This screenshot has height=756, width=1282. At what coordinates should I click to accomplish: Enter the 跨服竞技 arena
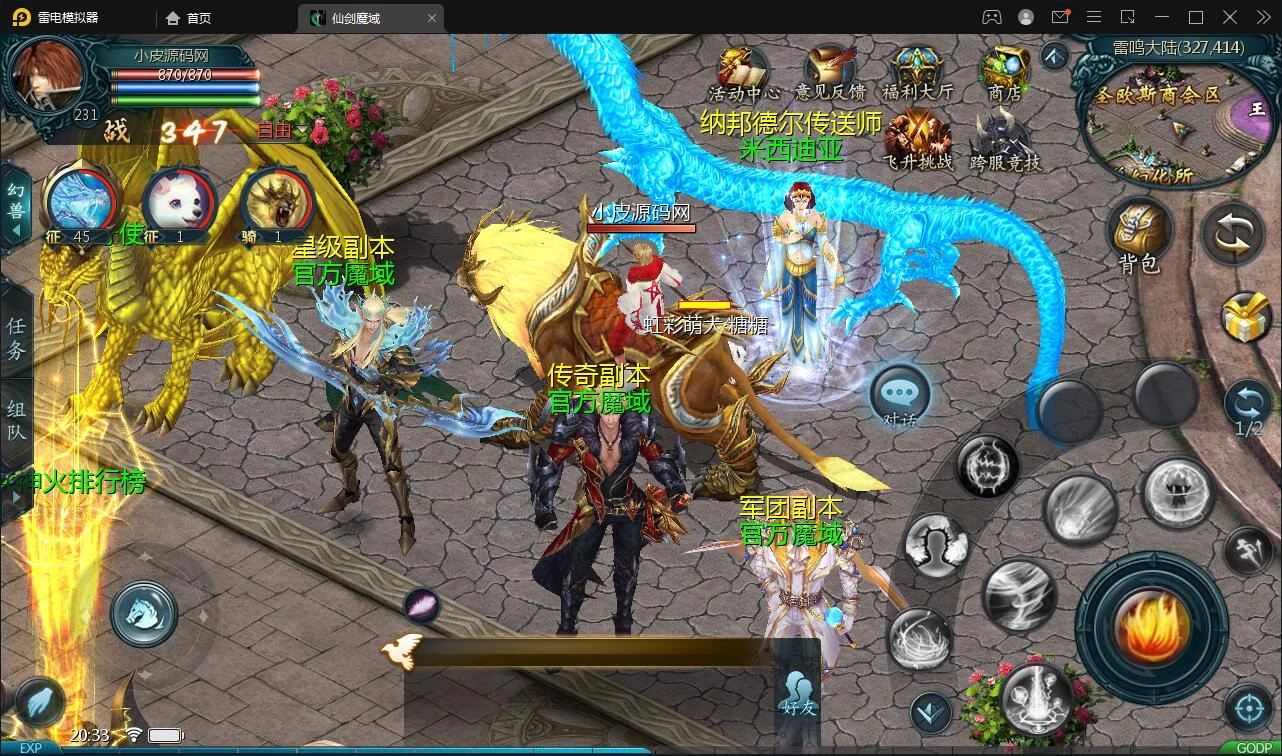1004,137
